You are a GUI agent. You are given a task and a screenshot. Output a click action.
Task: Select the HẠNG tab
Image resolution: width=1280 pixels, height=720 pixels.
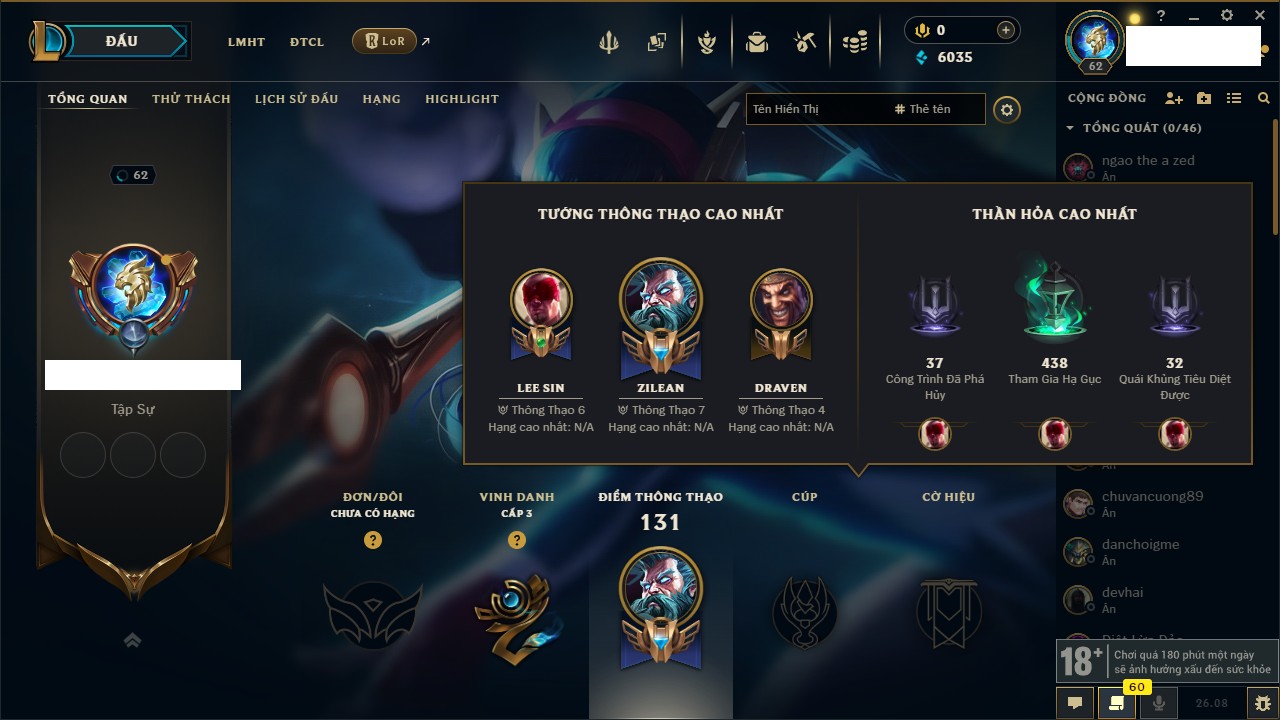click(381, 99)
